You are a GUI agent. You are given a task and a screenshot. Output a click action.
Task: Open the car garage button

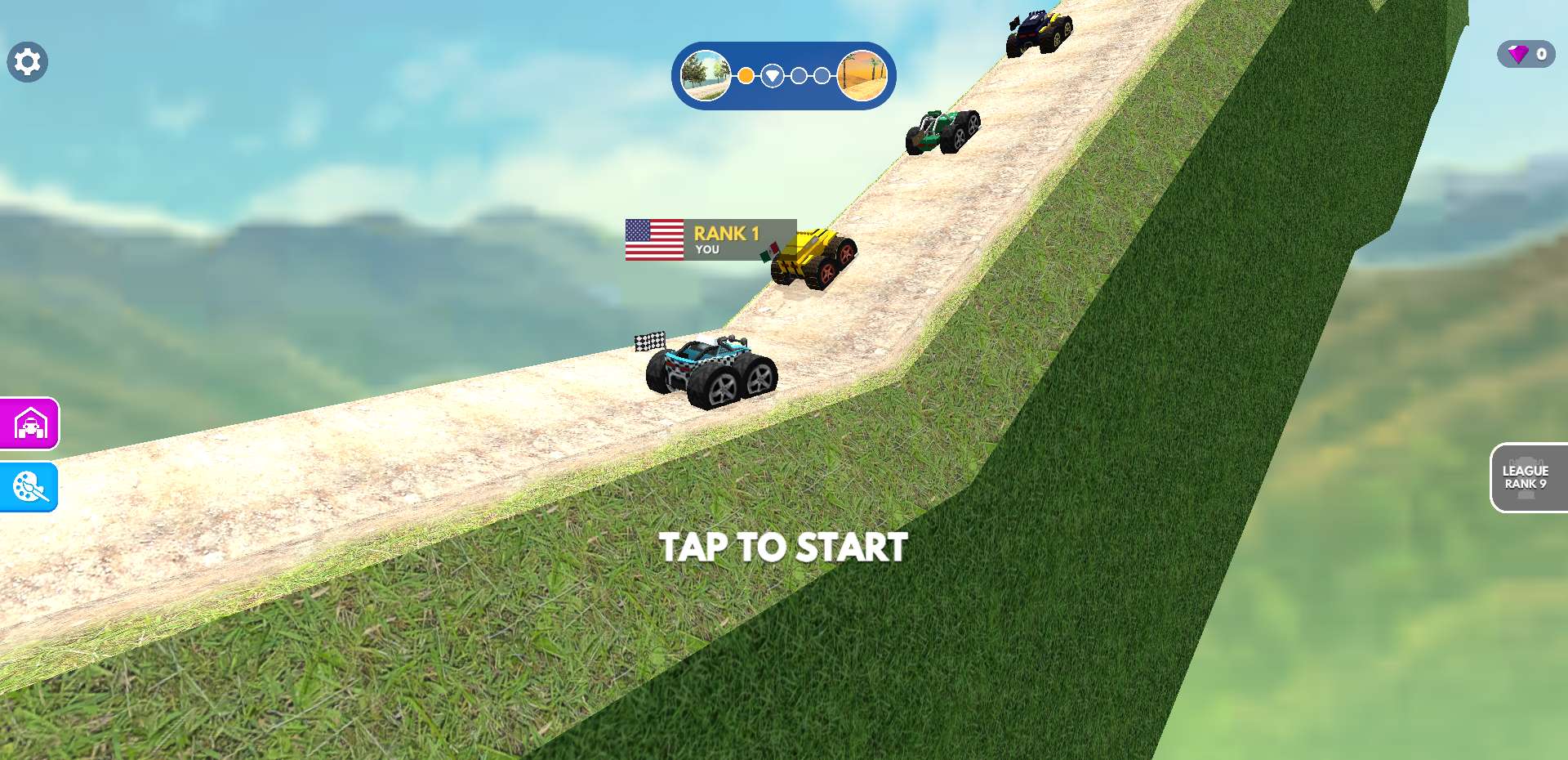[30, 424]
